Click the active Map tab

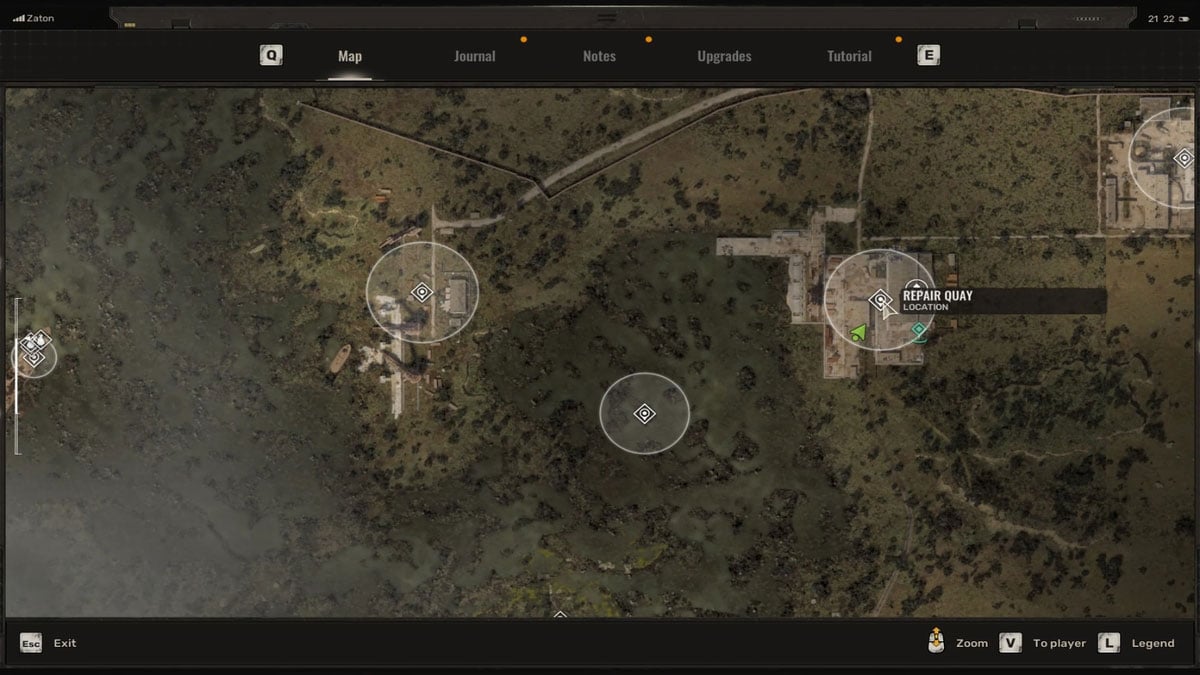tap(350, 56)
